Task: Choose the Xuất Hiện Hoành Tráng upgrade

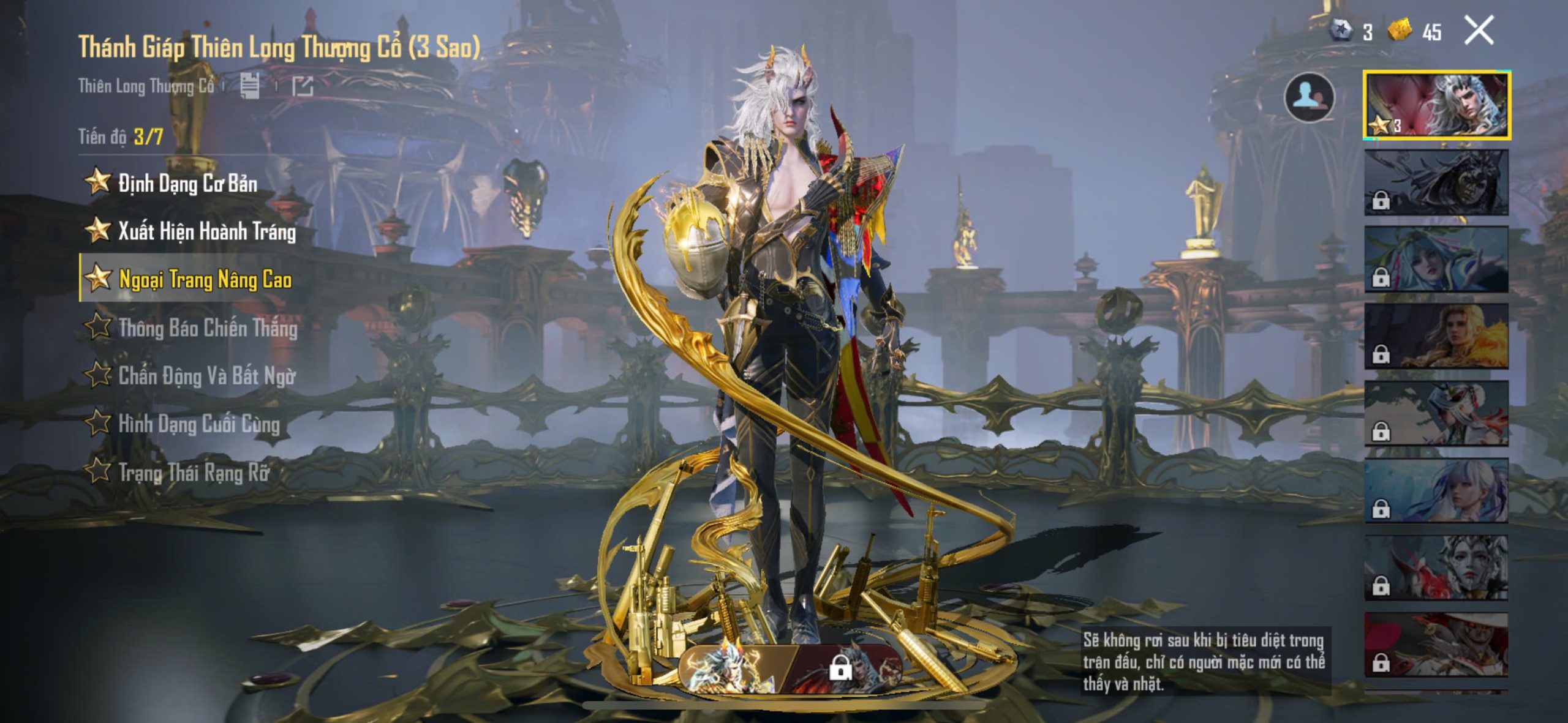Action: [206, 231]
